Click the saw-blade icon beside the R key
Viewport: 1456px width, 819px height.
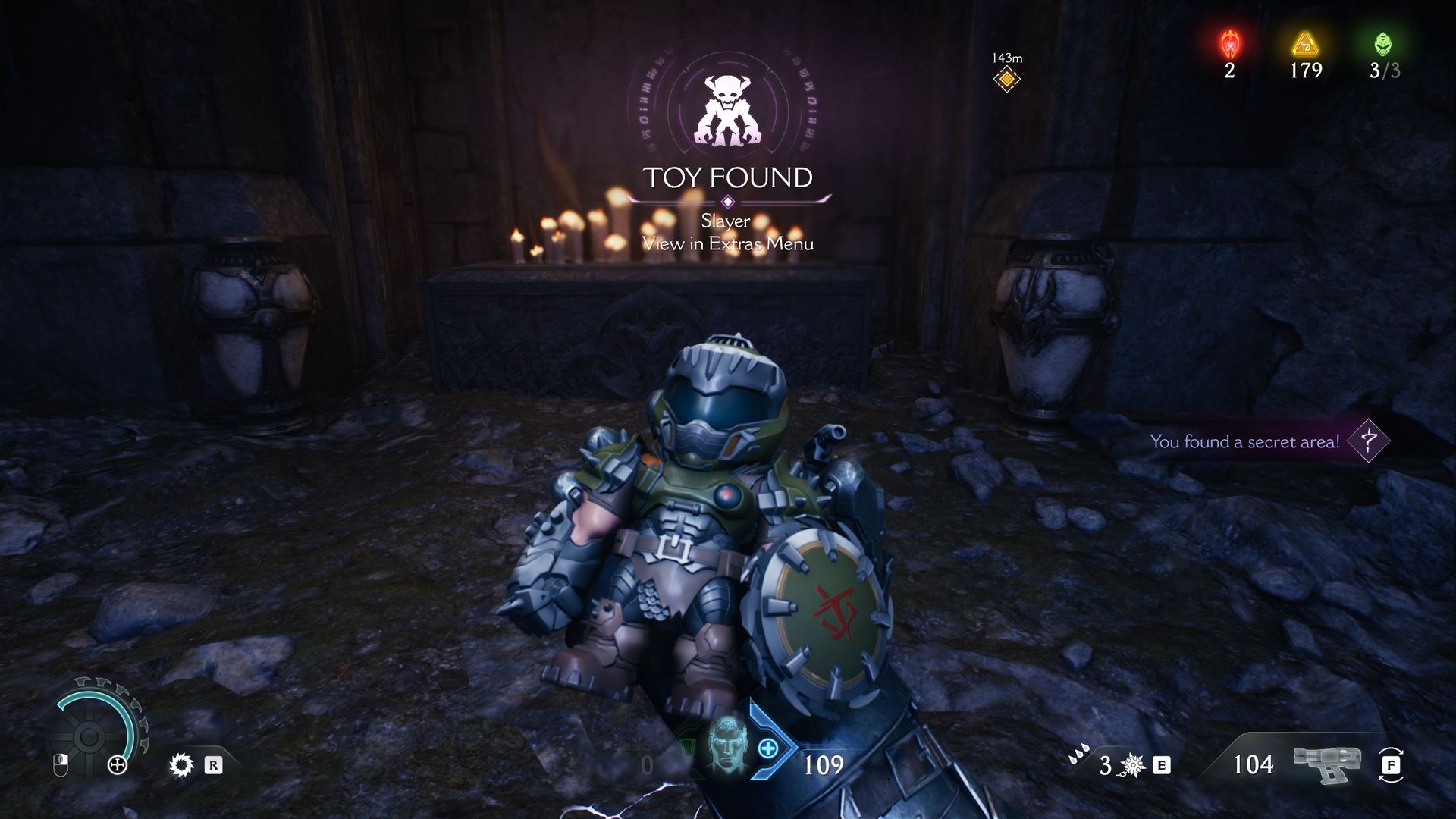(x=182, y=765)
